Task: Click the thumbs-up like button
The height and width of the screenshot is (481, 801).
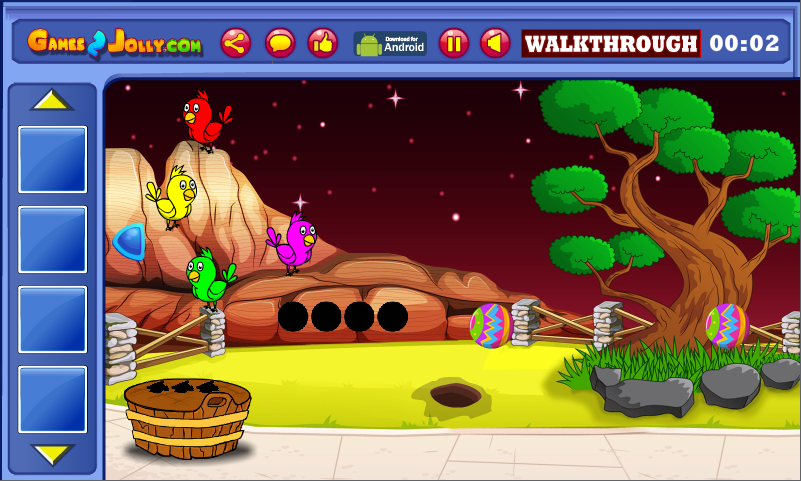Action: (x=322, y=43)
